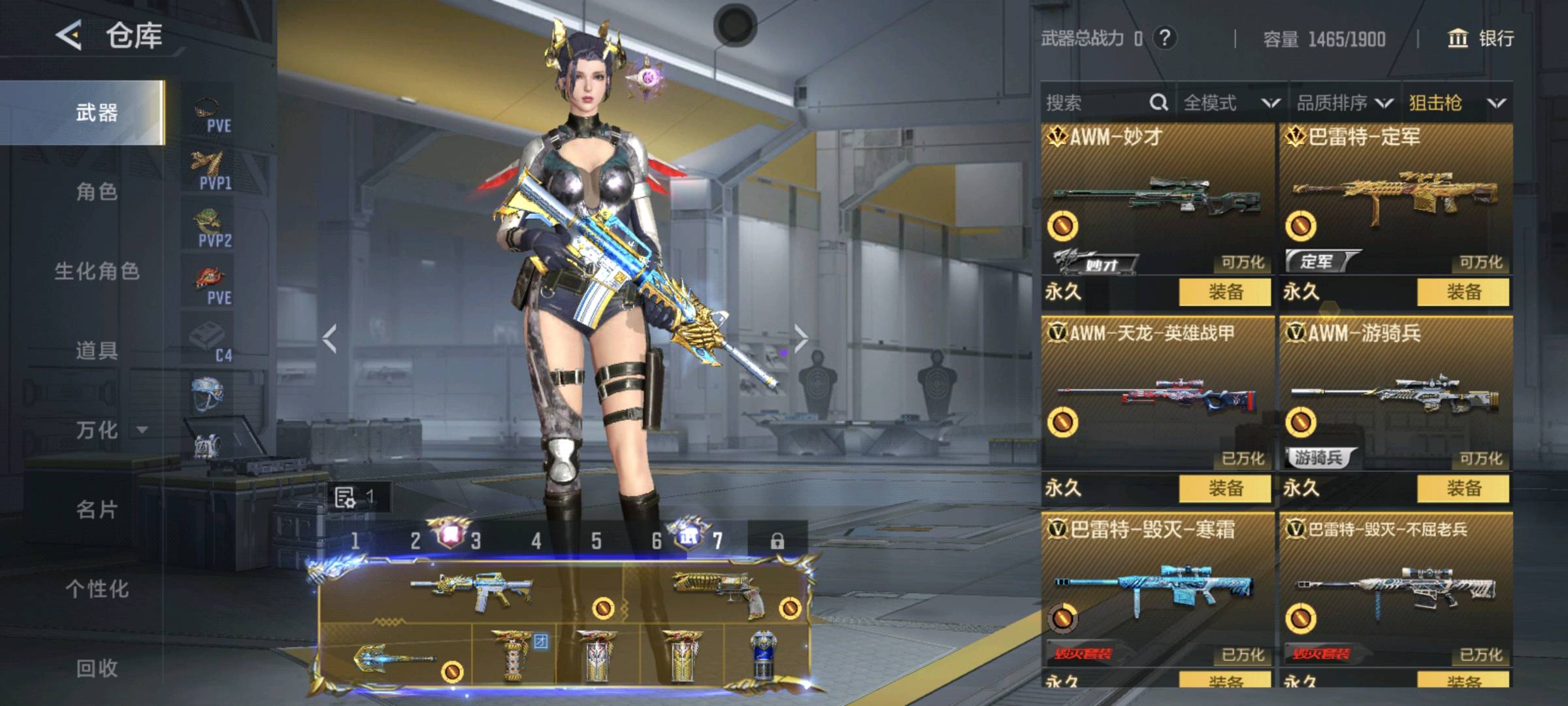Select the PVP1 loadout bag

pyautogui.click(x=210, y=169)
